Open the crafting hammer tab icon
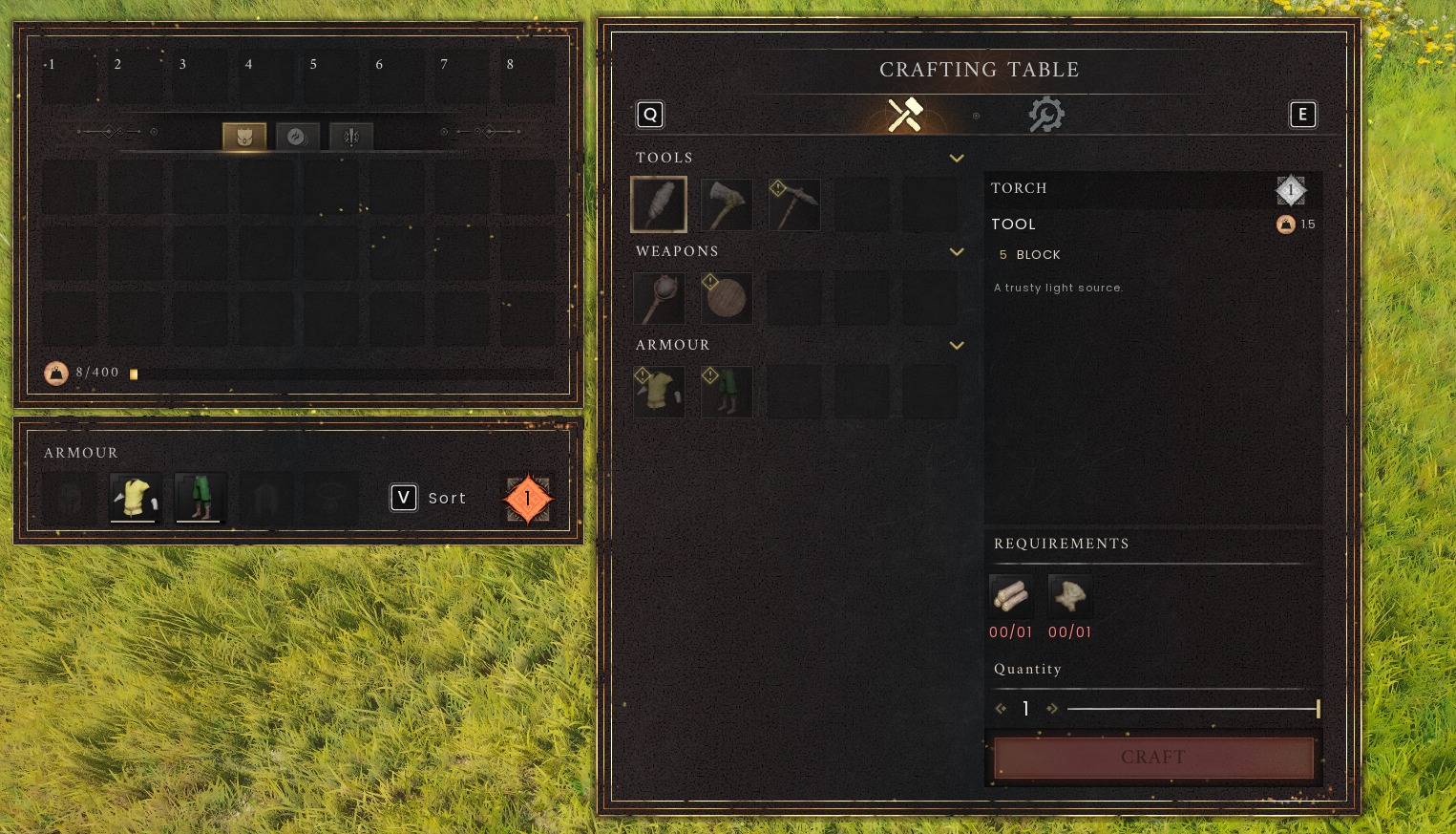The height and width of the screenshot is (834, 1456). 902,114
